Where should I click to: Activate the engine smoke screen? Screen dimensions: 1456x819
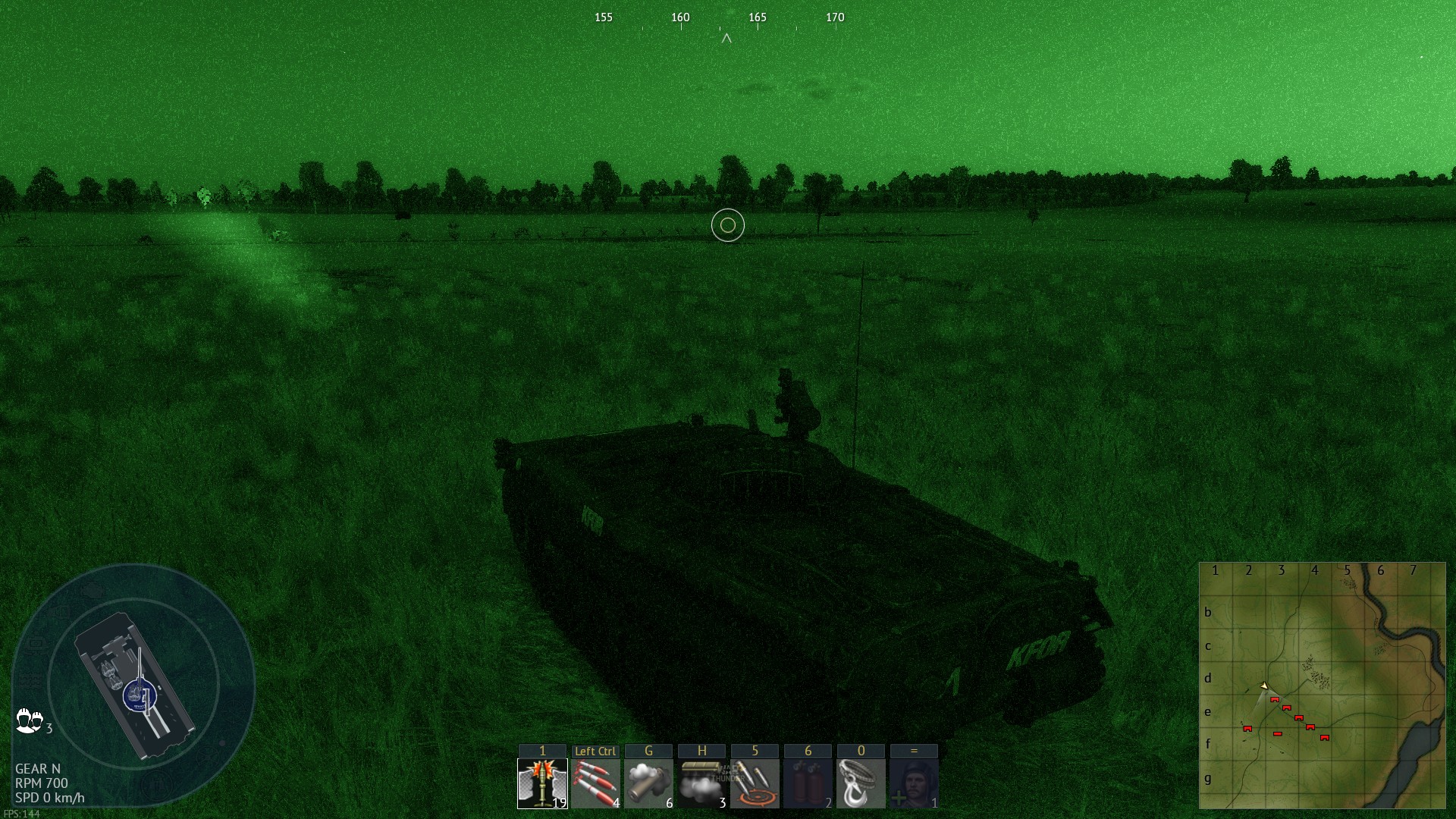(701, 783)
